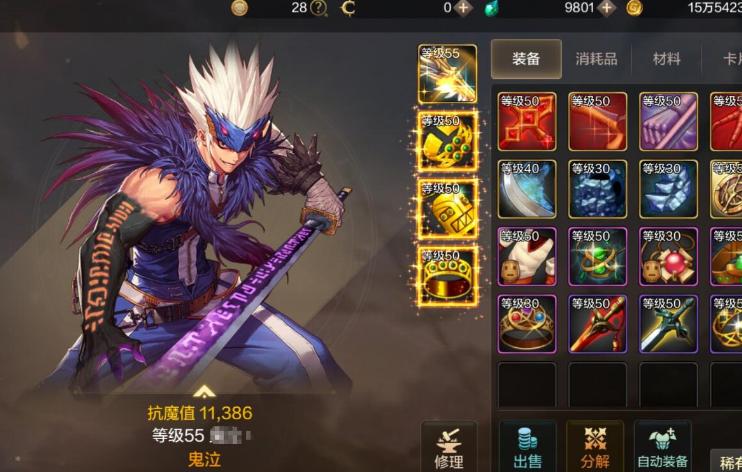Viewport: 742px width, 472px height.
Task: Click the plus button beside the 0 currency
Action: [463, 8]
